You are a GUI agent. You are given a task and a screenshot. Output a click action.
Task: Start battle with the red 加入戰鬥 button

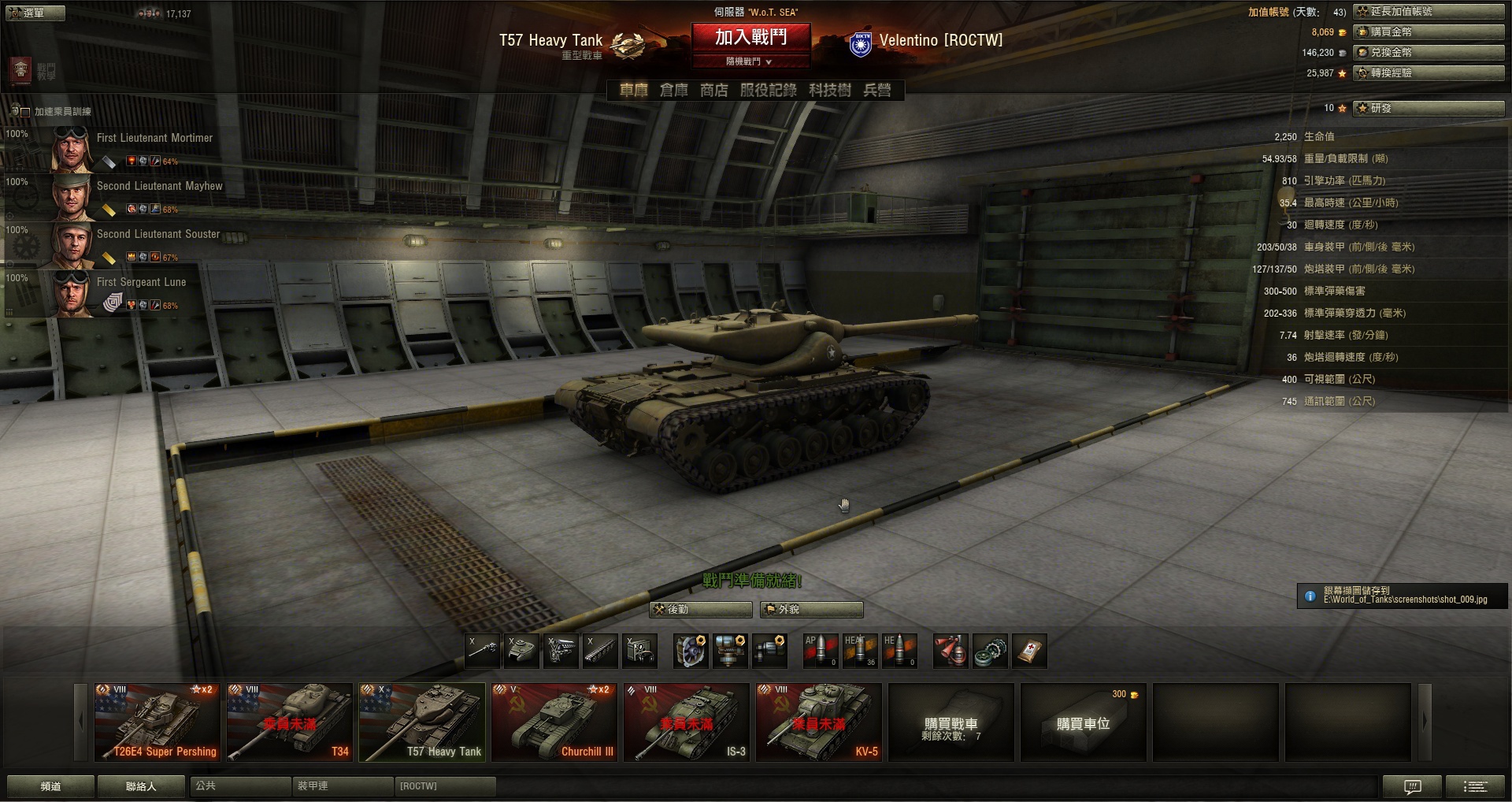click(x=750, y=37)
